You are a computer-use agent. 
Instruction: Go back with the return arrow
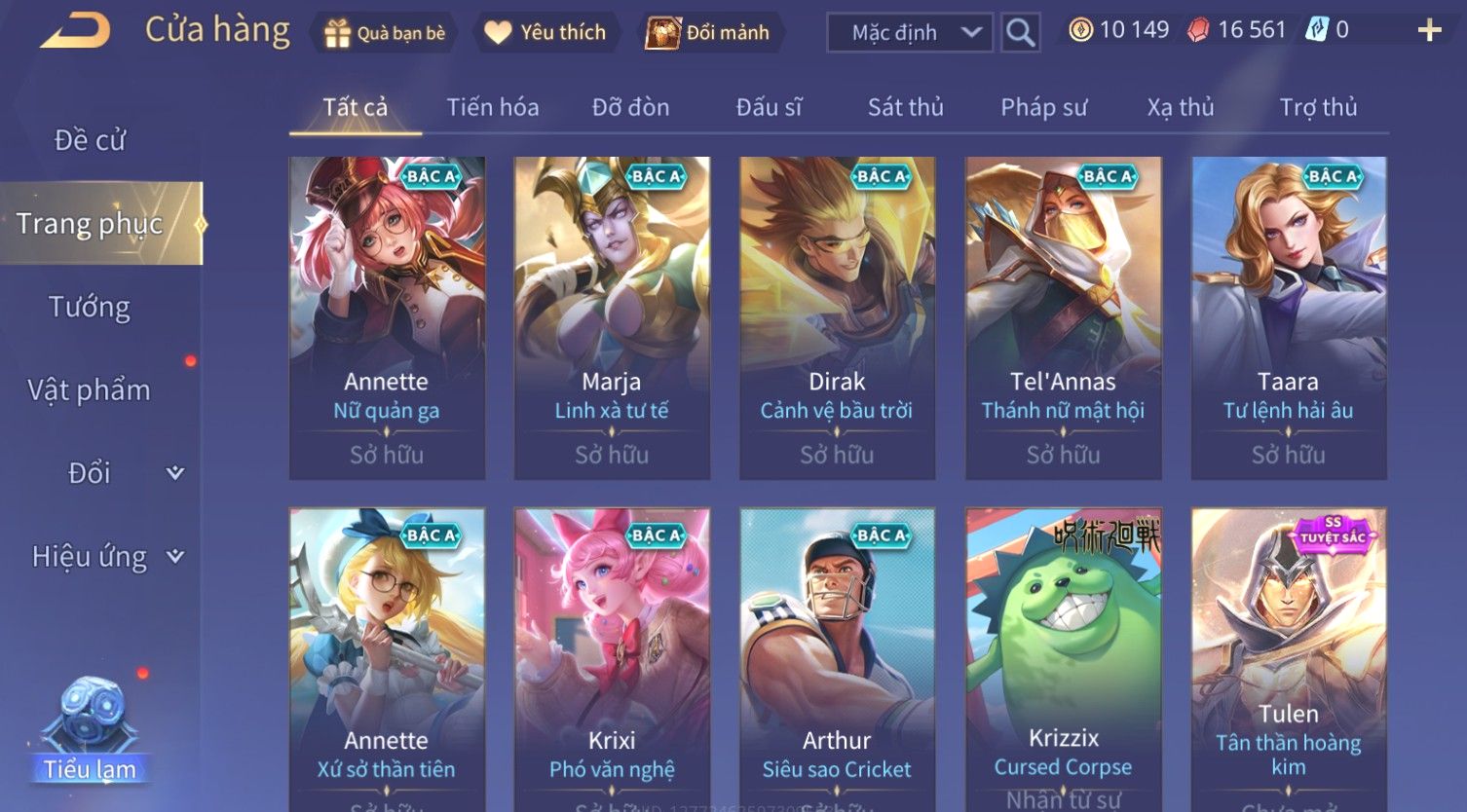(75, 31)
